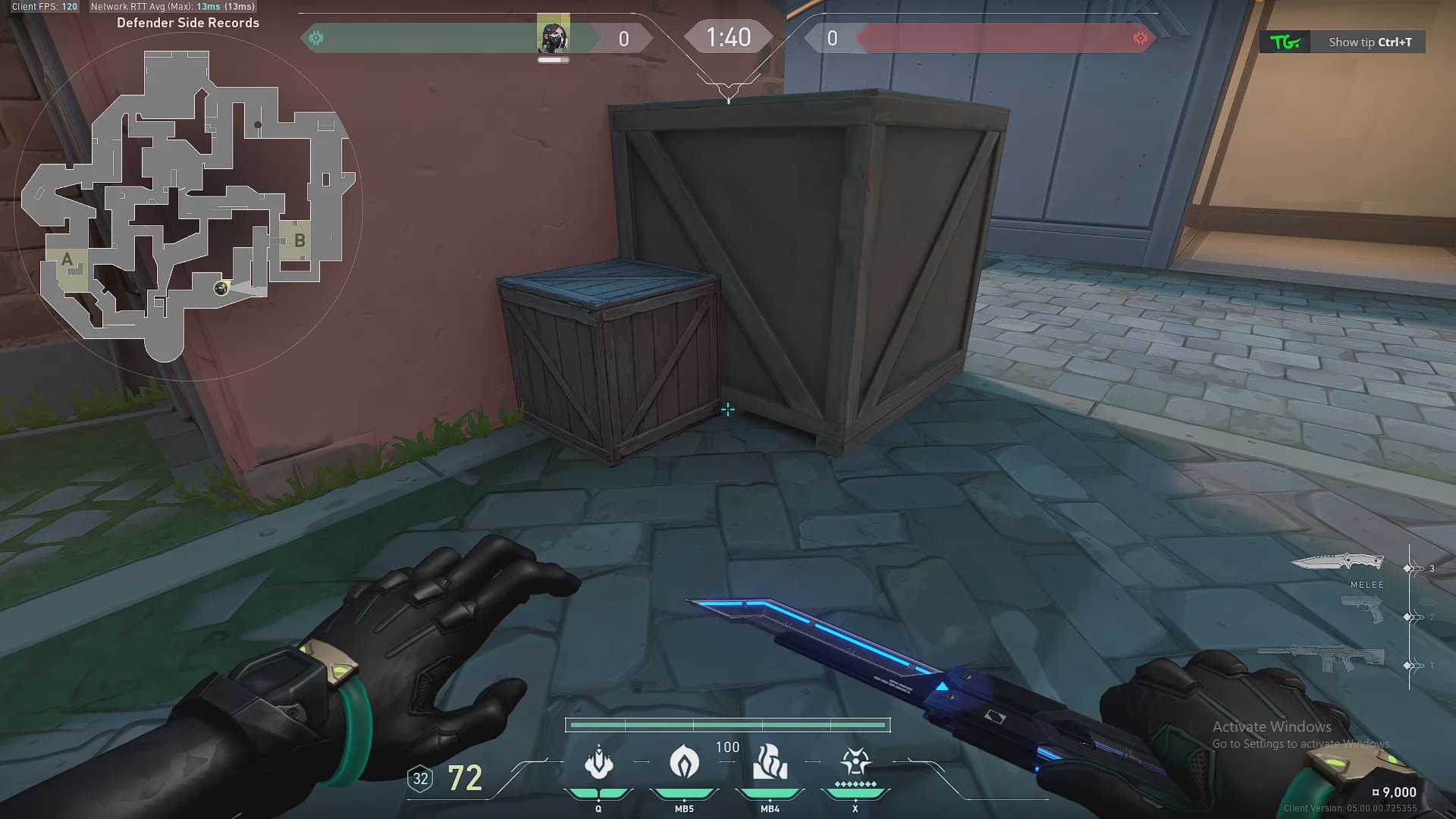Click the Viper agent portrait
Screen dimensions: 1456x819
tap(553, 36)
